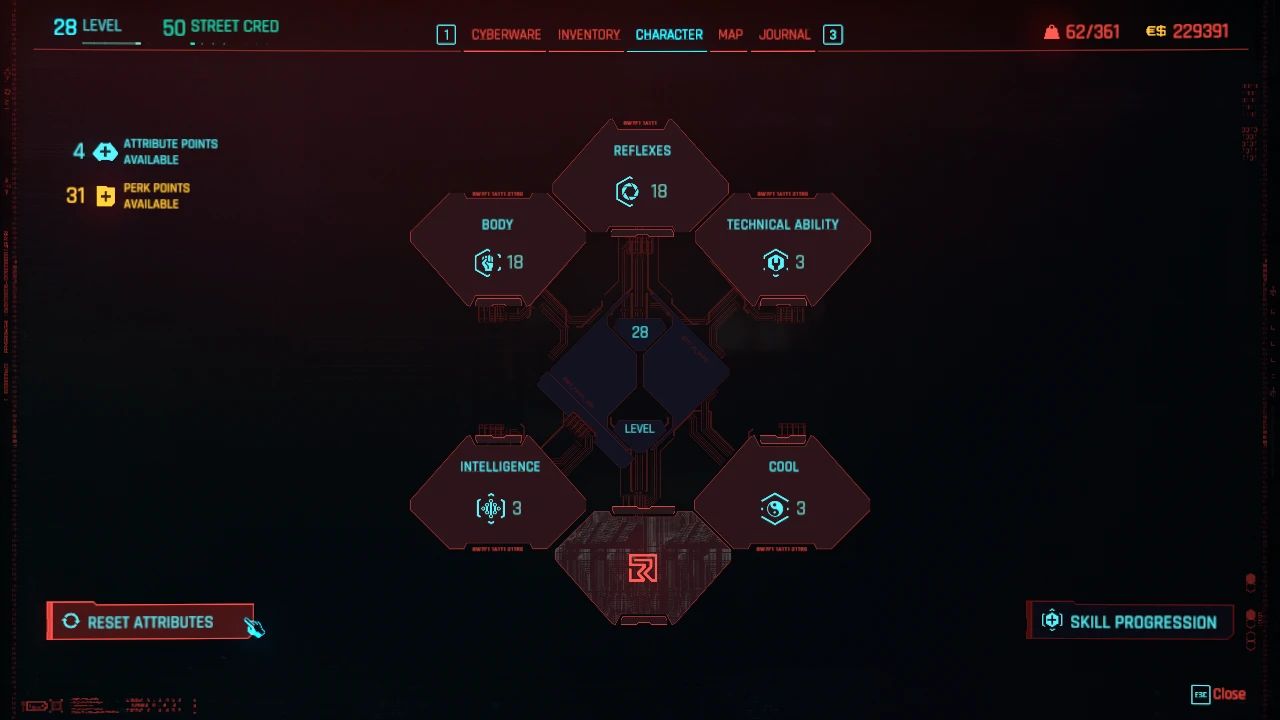The image size is (1280, 720).
Task: Click the Reset Attributes button
Action: point(150,621)
